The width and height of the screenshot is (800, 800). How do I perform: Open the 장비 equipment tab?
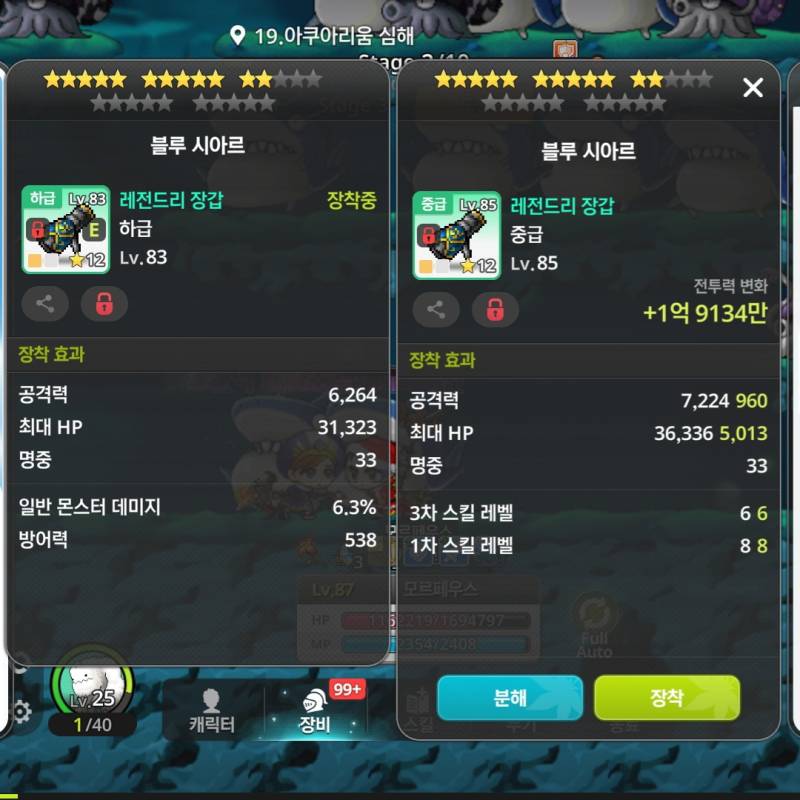(x=315, y=712)
